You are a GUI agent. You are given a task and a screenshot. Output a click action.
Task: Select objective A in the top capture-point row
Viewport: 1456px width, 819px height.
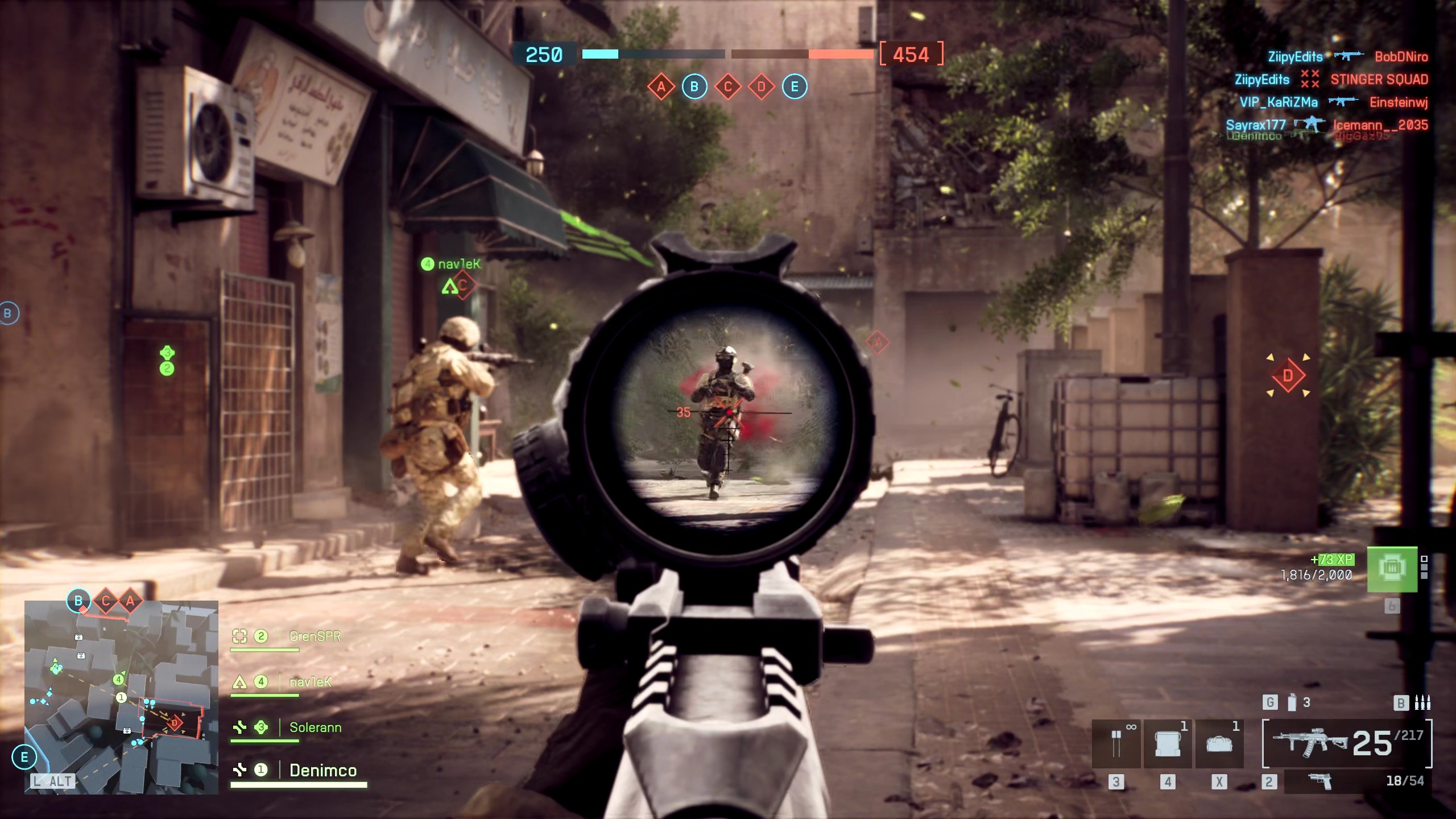tap(661, 87)
